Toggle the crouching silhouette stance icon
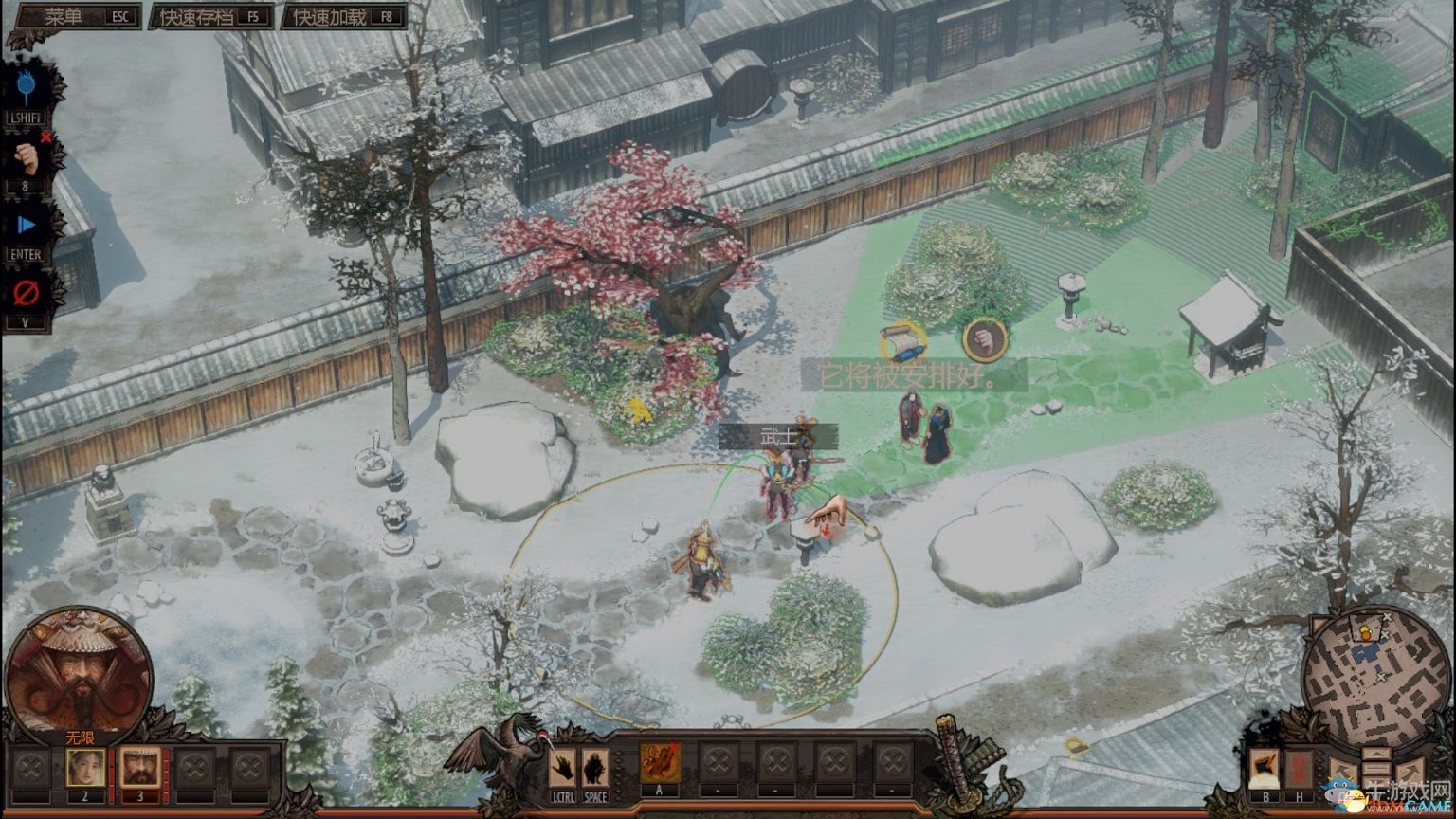Viewport: 1456px width, 819px height. pyautogui.click(x=595, y=767)
